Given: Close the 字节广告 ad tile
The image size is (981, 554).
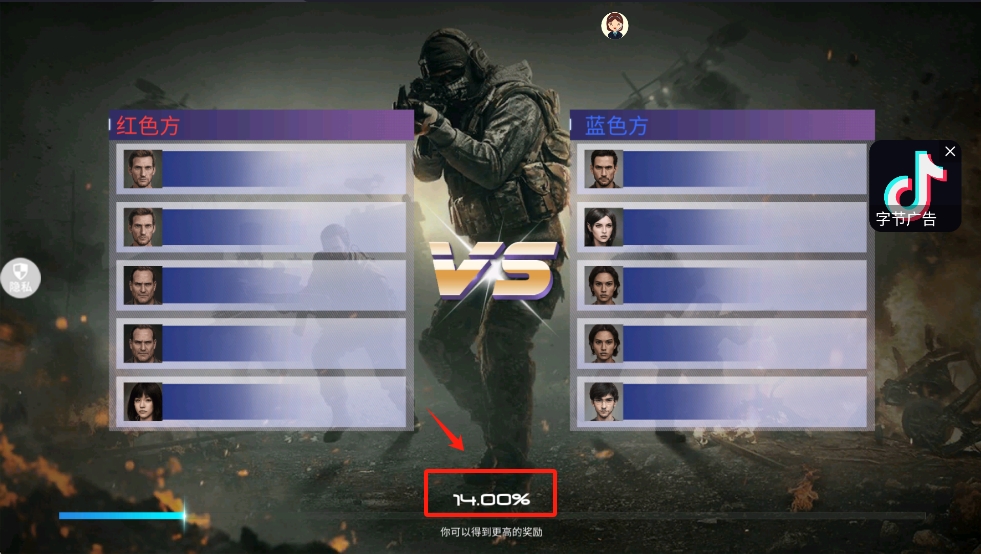Looking at the screenshot, I should (950, 151).
